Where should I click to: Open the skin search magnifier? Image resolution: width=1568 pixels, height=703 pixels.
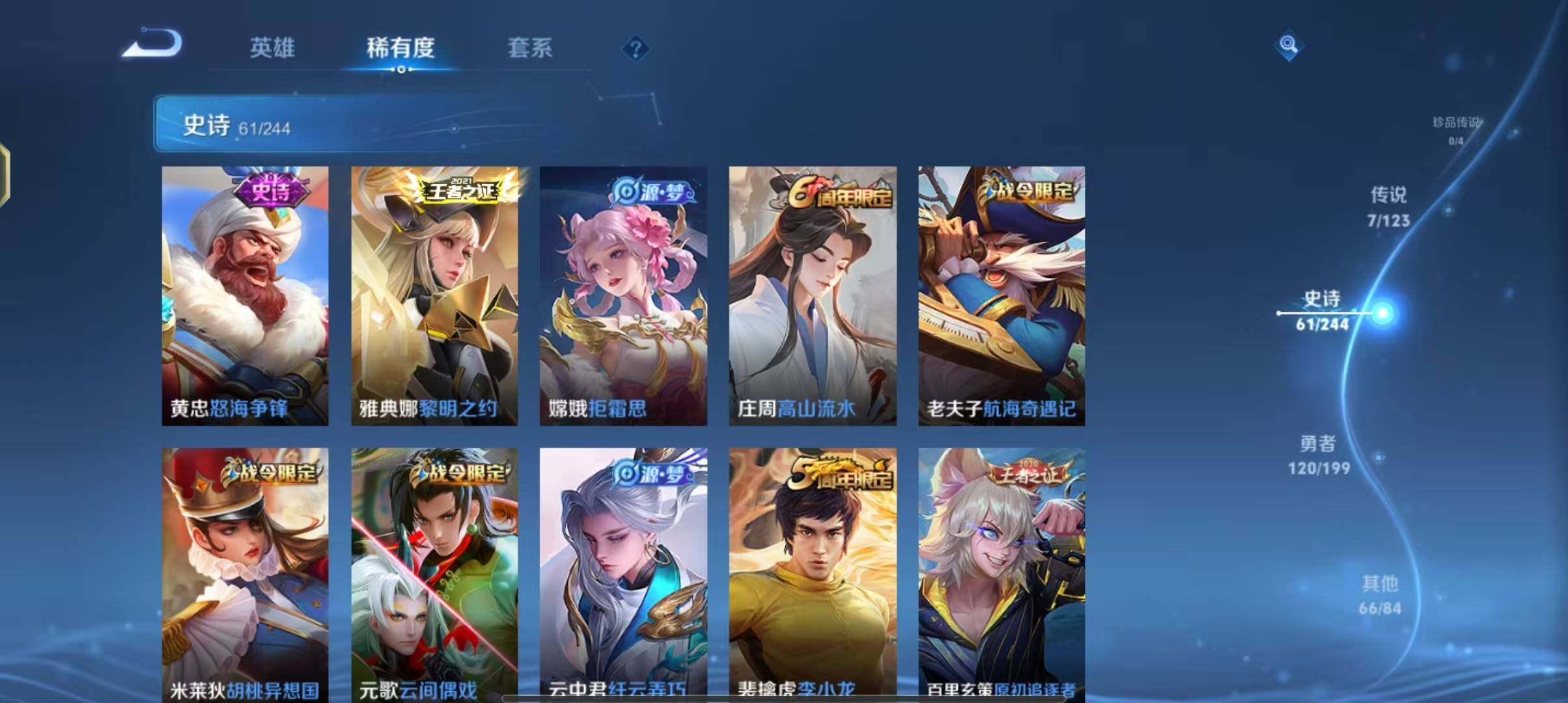(x=1288, y=45)
